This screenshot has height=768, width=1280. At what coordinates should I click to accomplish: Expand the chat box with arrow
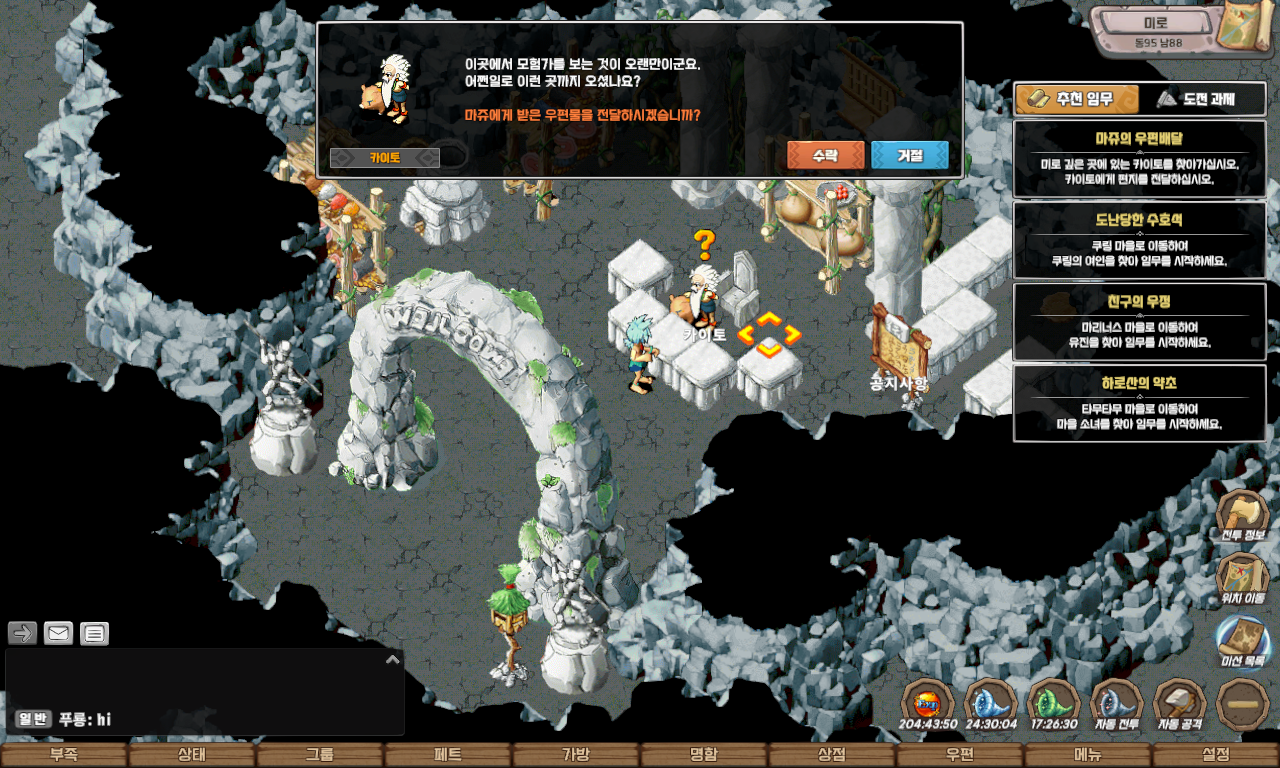pos(392,659)
